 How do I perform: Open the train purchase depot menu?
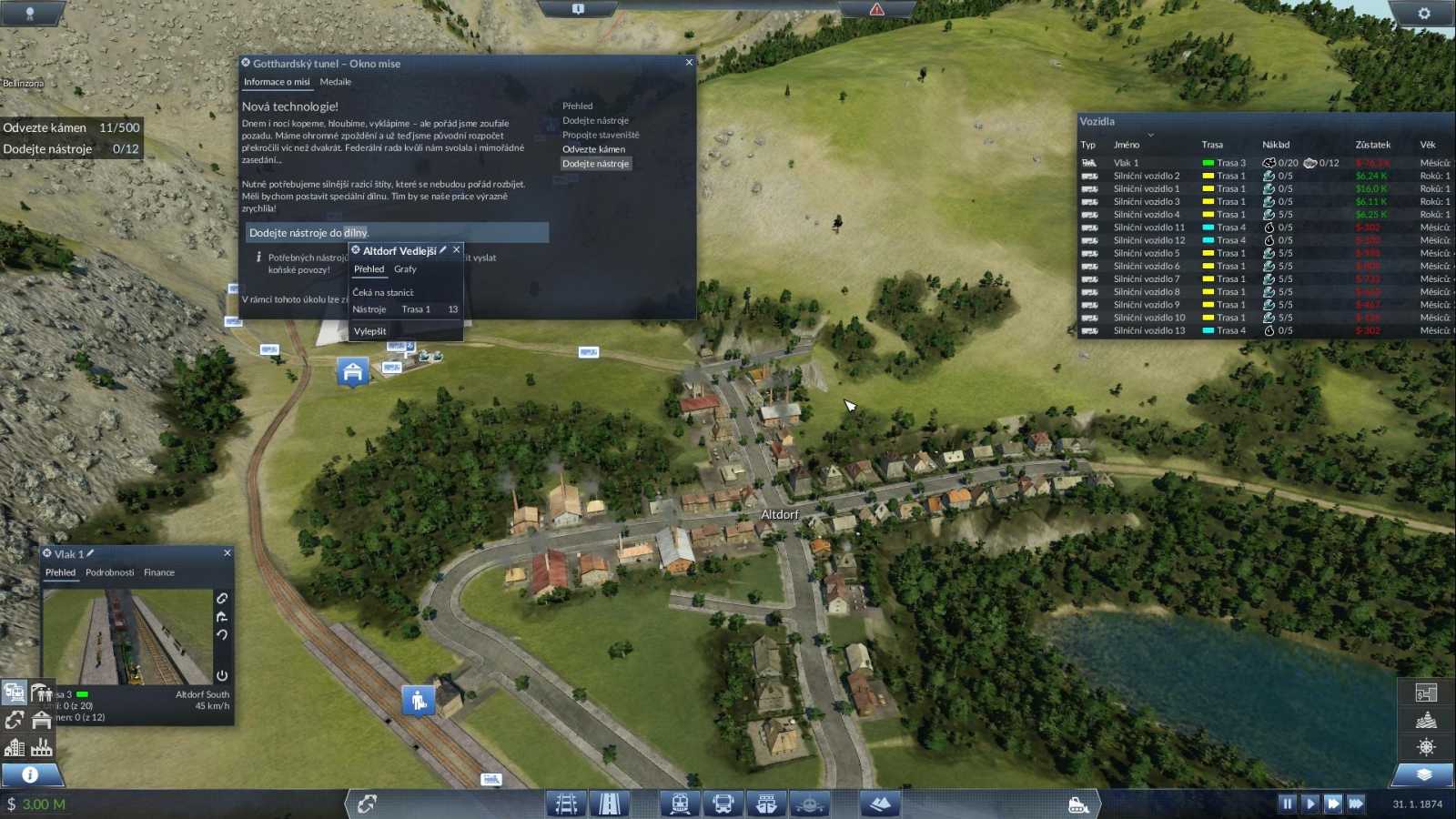click(680, 804)
